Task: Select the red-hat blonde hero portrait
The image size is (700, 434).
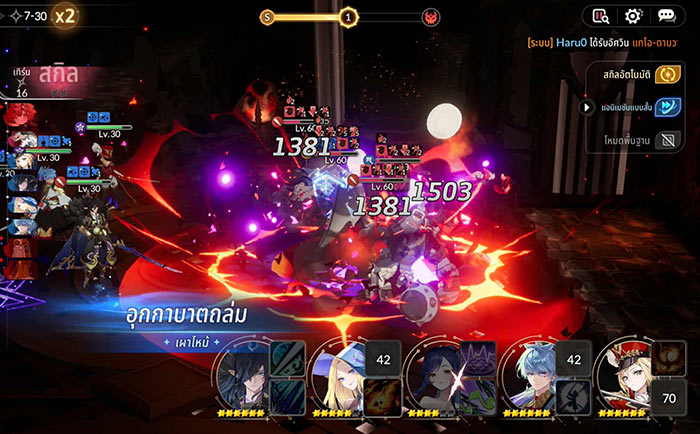Action: point(626,378)
